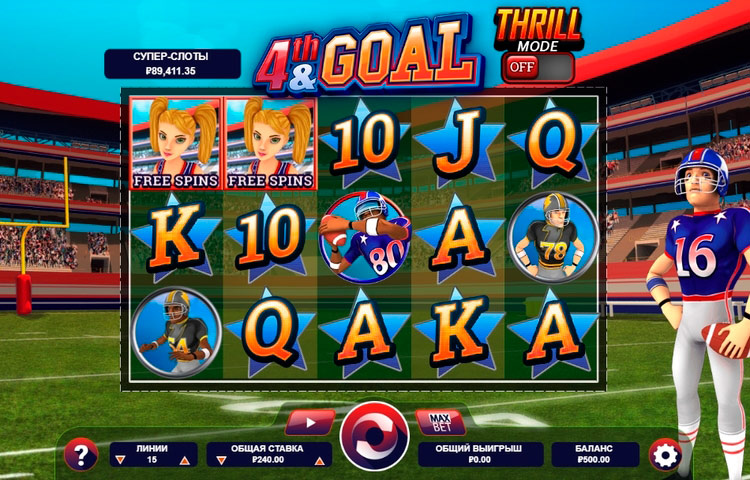Raise the total bet amount
The image size is (750, 480).
[x=320, y=460]
